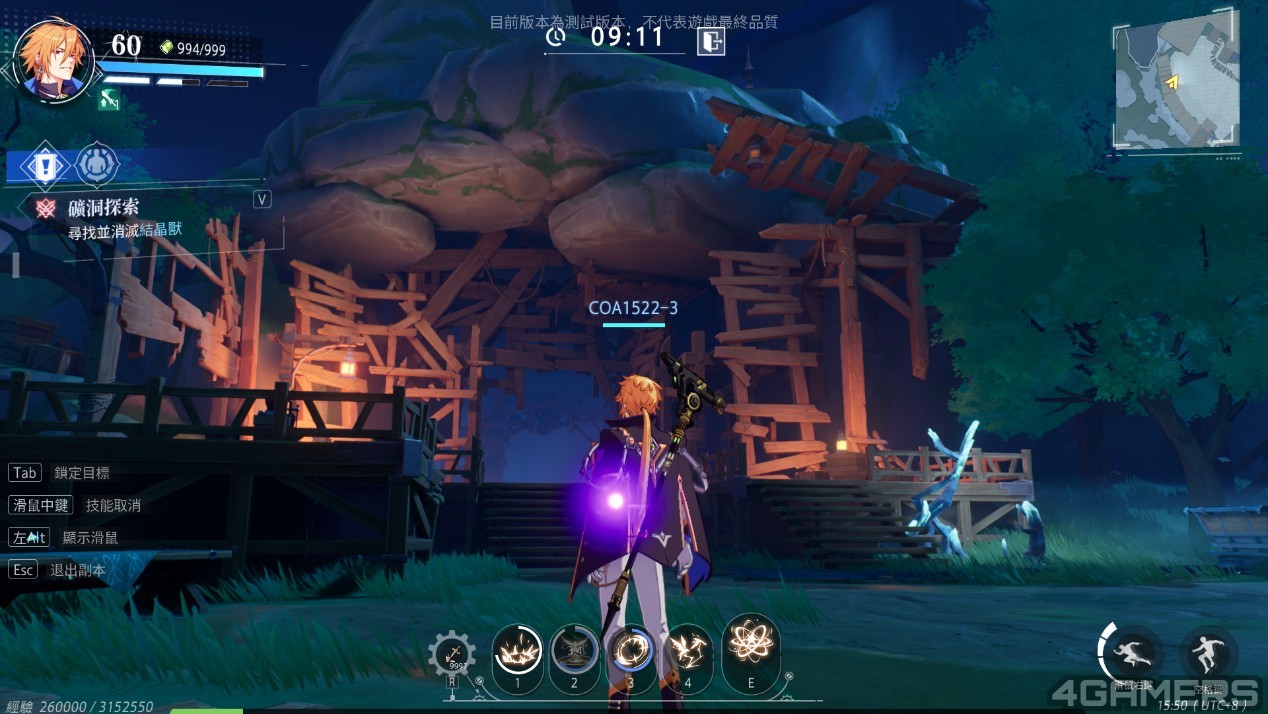This screenshot has height=714, width=1268.
Task: Open the minimap
Action: [1176, 86]
